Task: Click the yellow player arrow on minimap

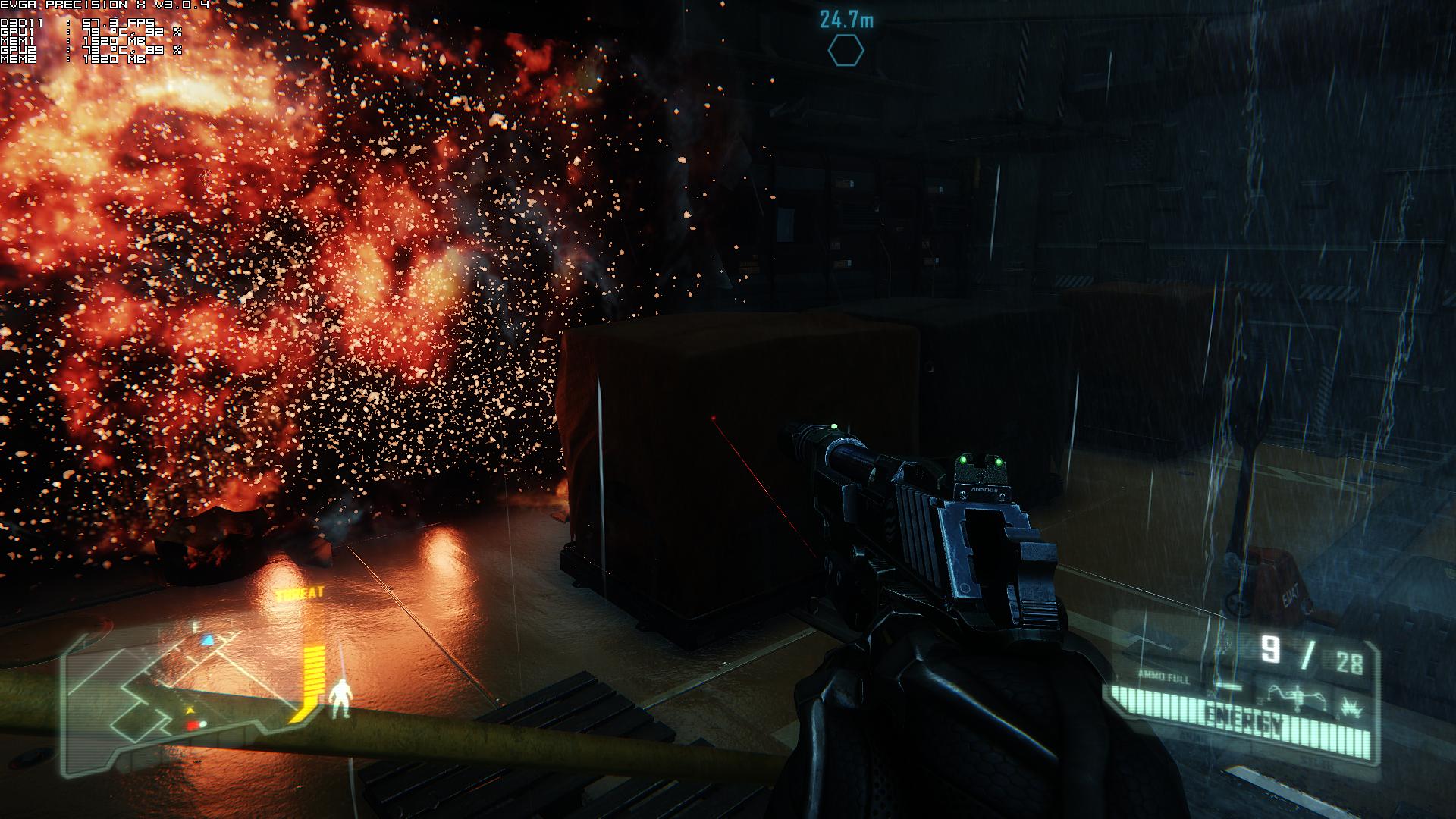Action: [190, 711]
